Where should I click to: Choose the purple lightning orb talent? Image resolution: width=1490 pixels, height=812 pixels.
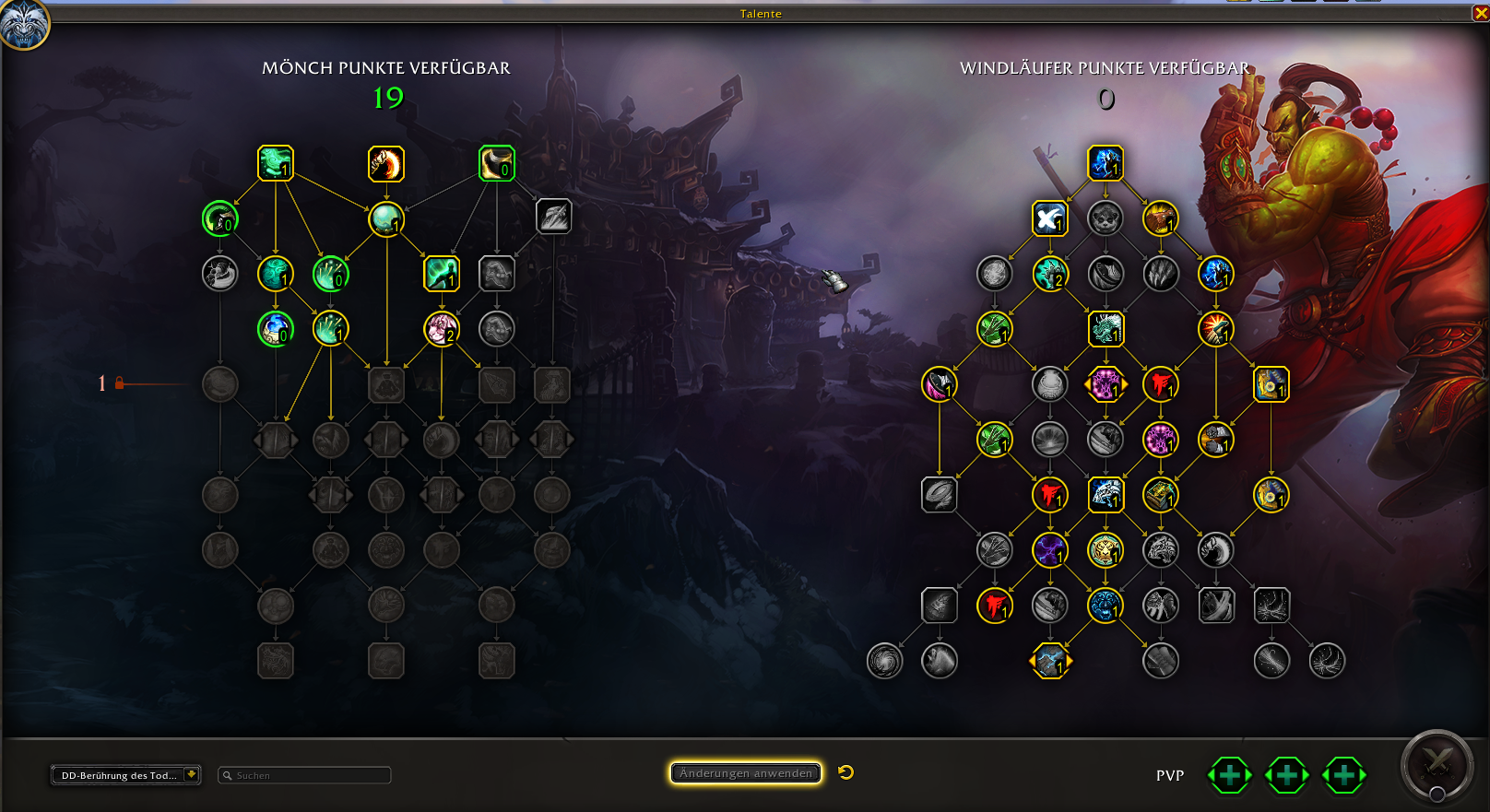(x=1049, y=550)
